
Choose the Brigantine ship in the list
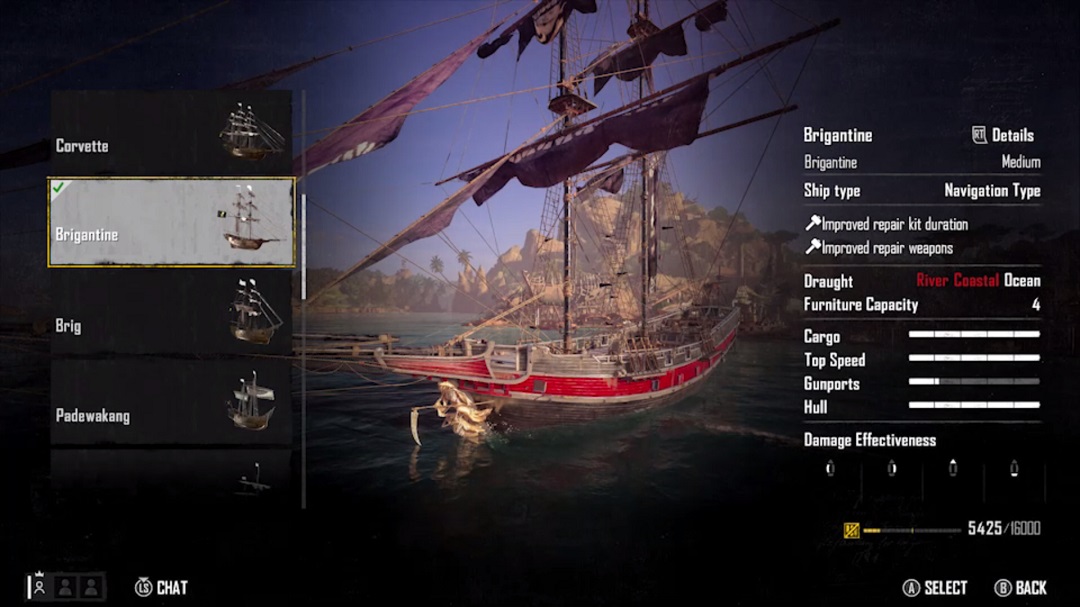pyautogui.click(x=171, y=222)
